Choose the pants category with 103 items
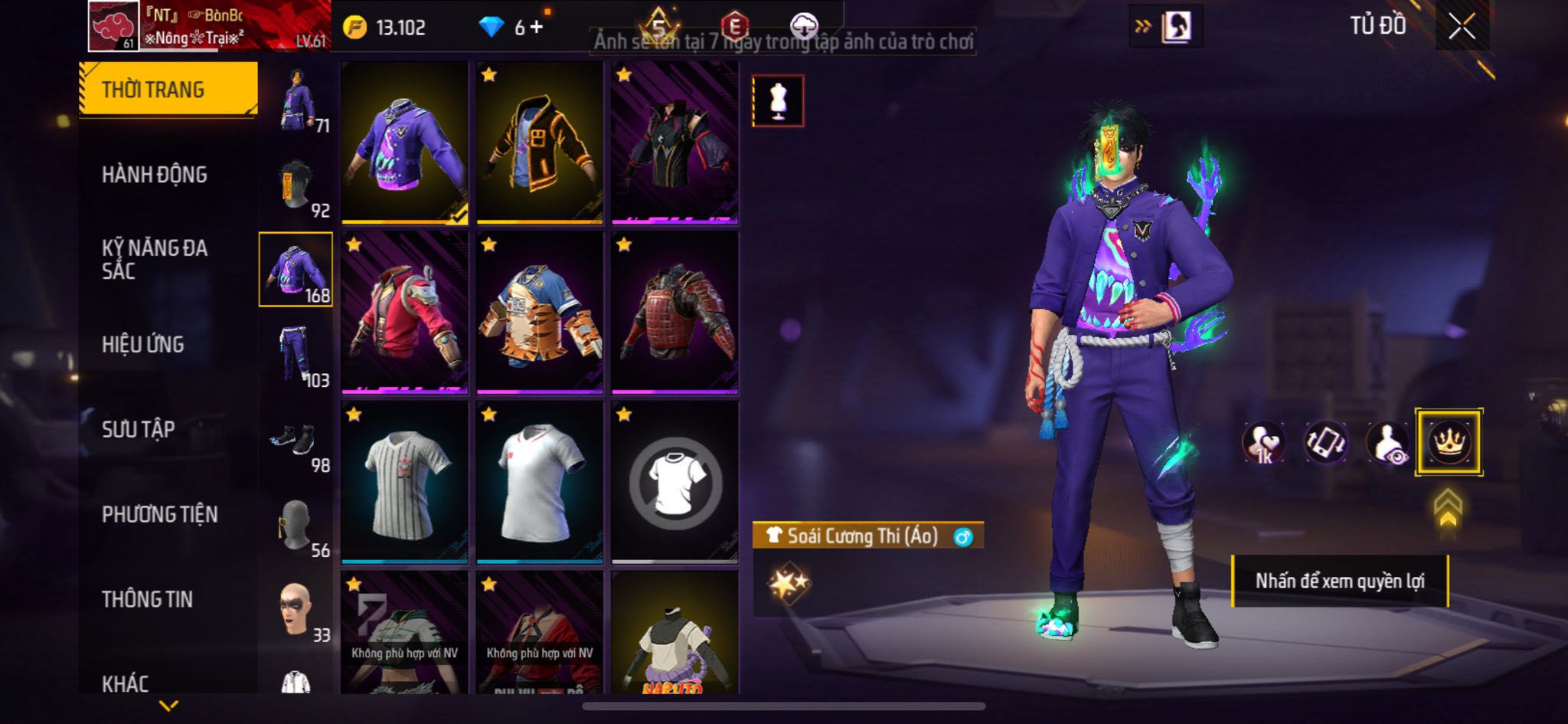This screenshot has width=1568, height=724. (297, 354)
